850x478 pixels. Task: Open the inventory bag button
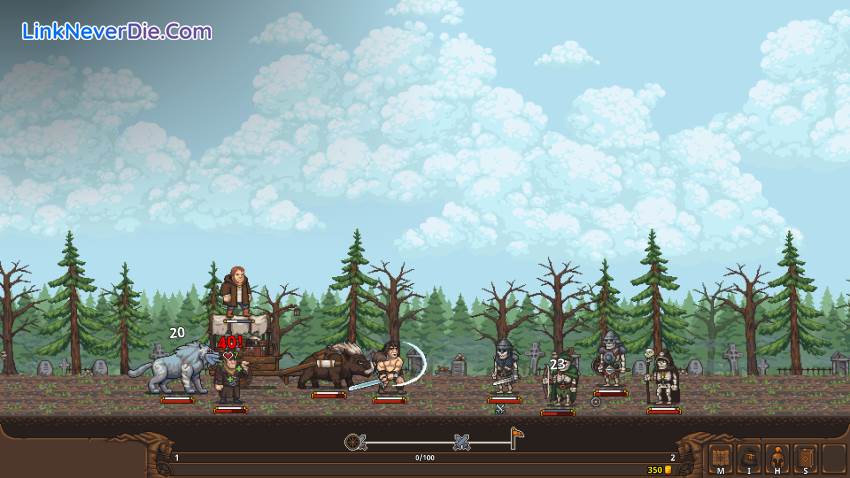pyautogui.click(x=748, y=458)
